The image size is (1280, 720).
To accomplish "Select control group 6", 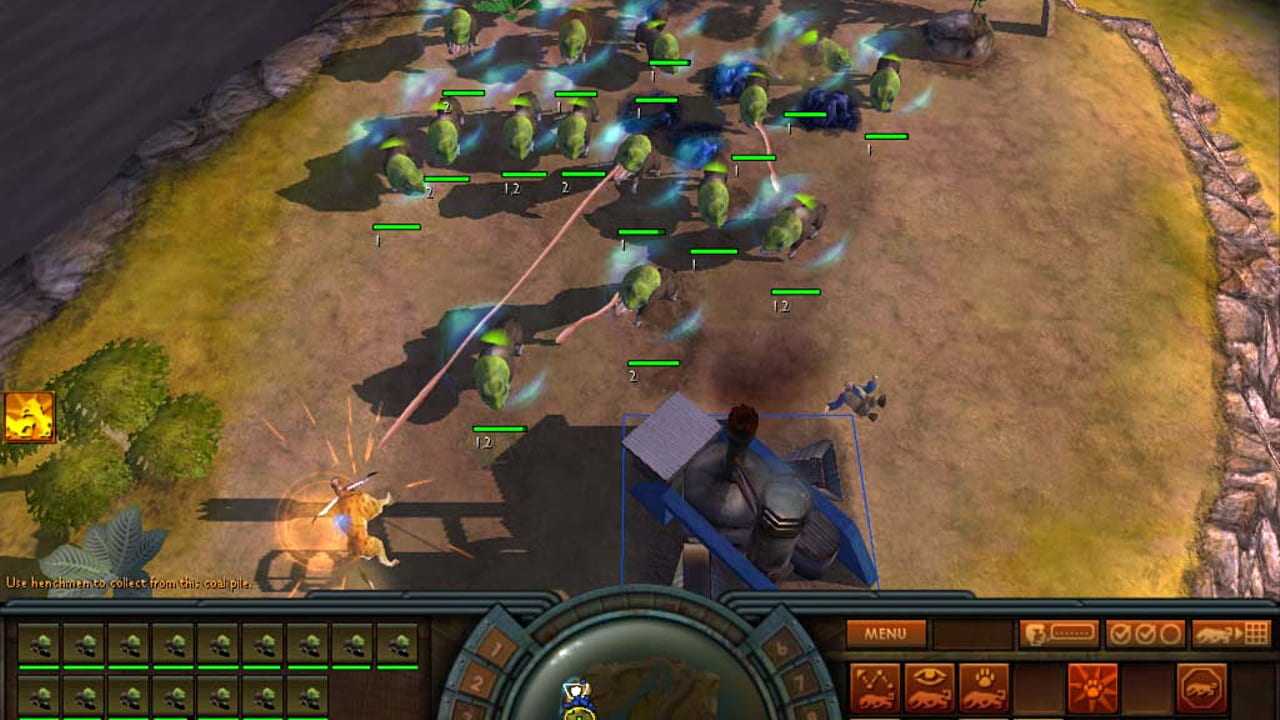I will pos(781,647).
